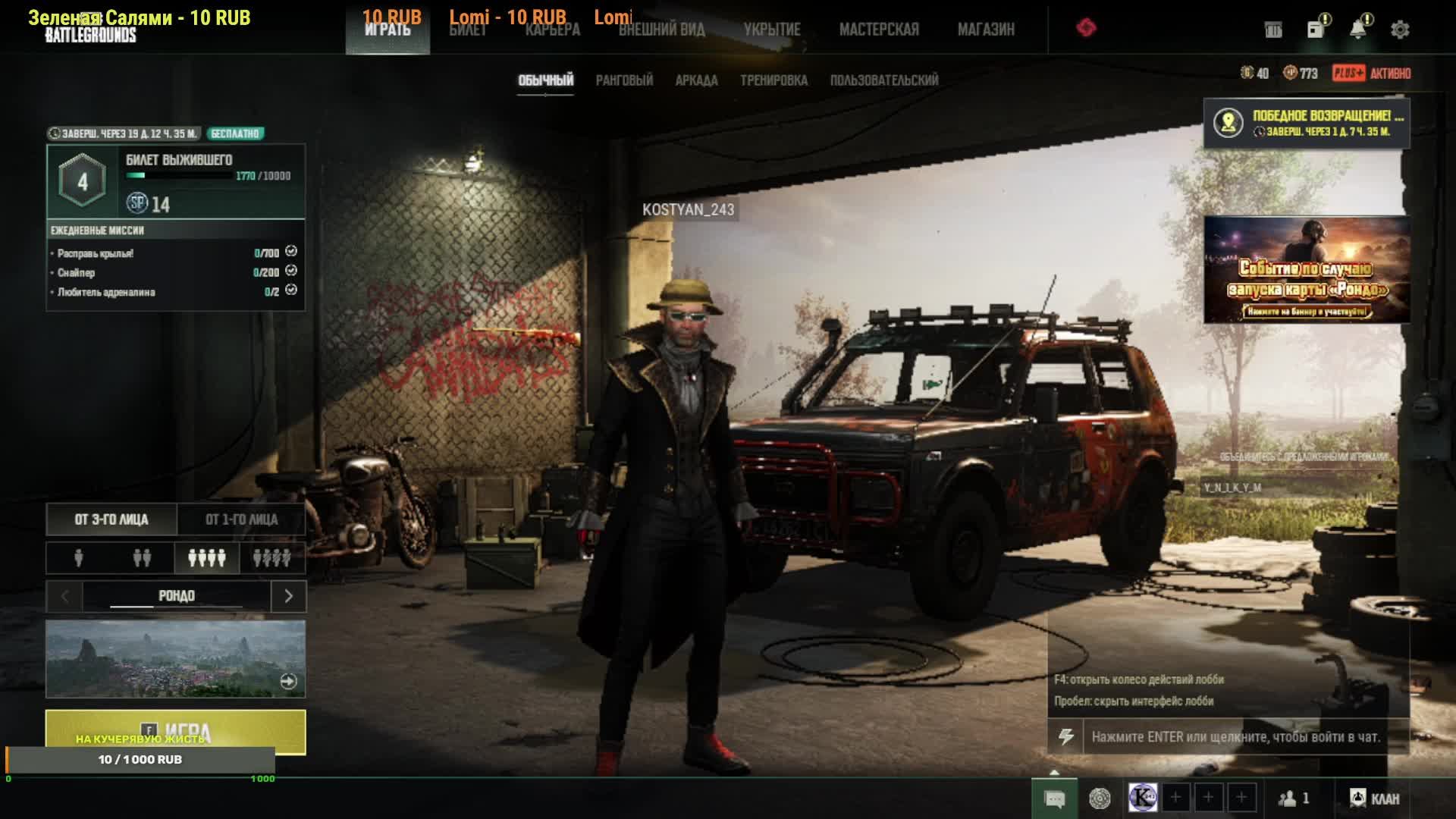This screenshot has width=1456, height=819.
Task: Open the settings gear icon
Action: [x=1400, y=30]
